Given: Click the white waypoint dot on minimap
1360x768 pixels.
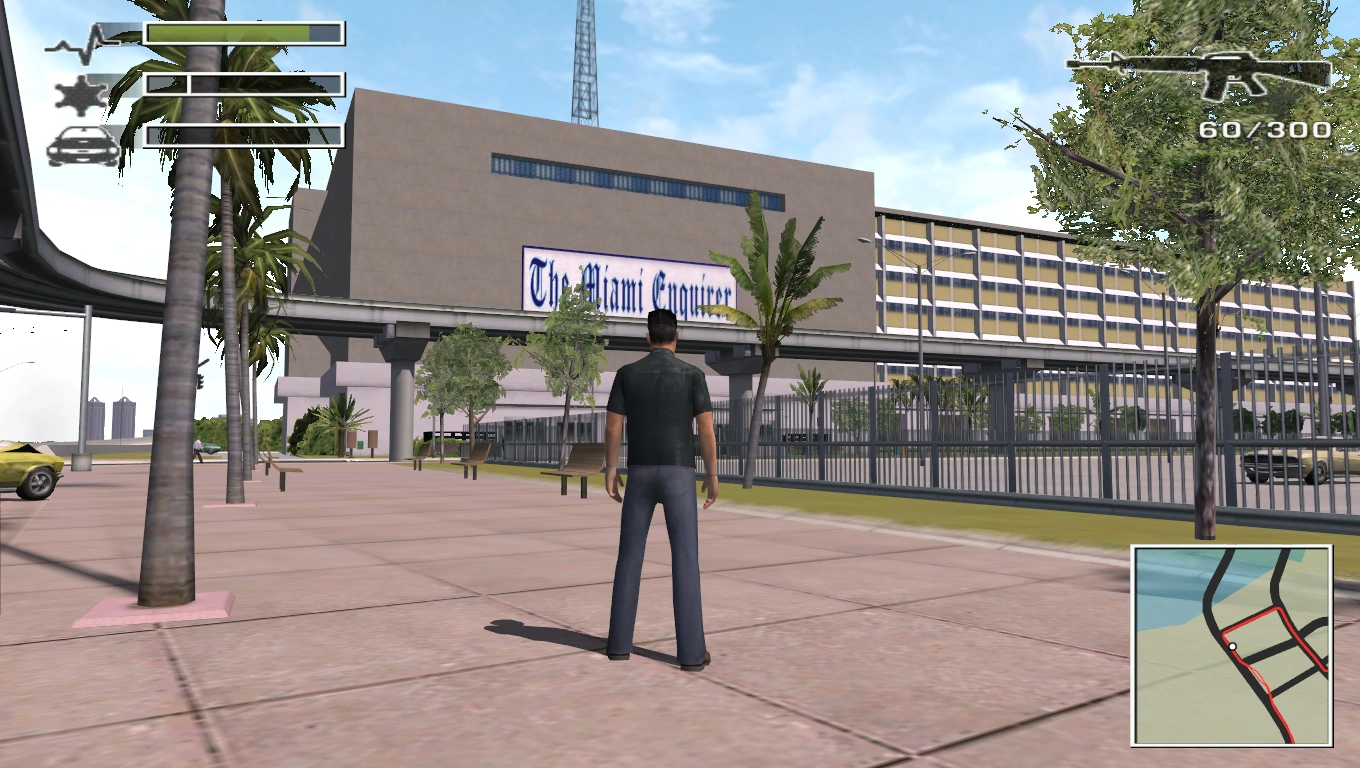Looking at the screenshot, I should [x=1232, y=646].
